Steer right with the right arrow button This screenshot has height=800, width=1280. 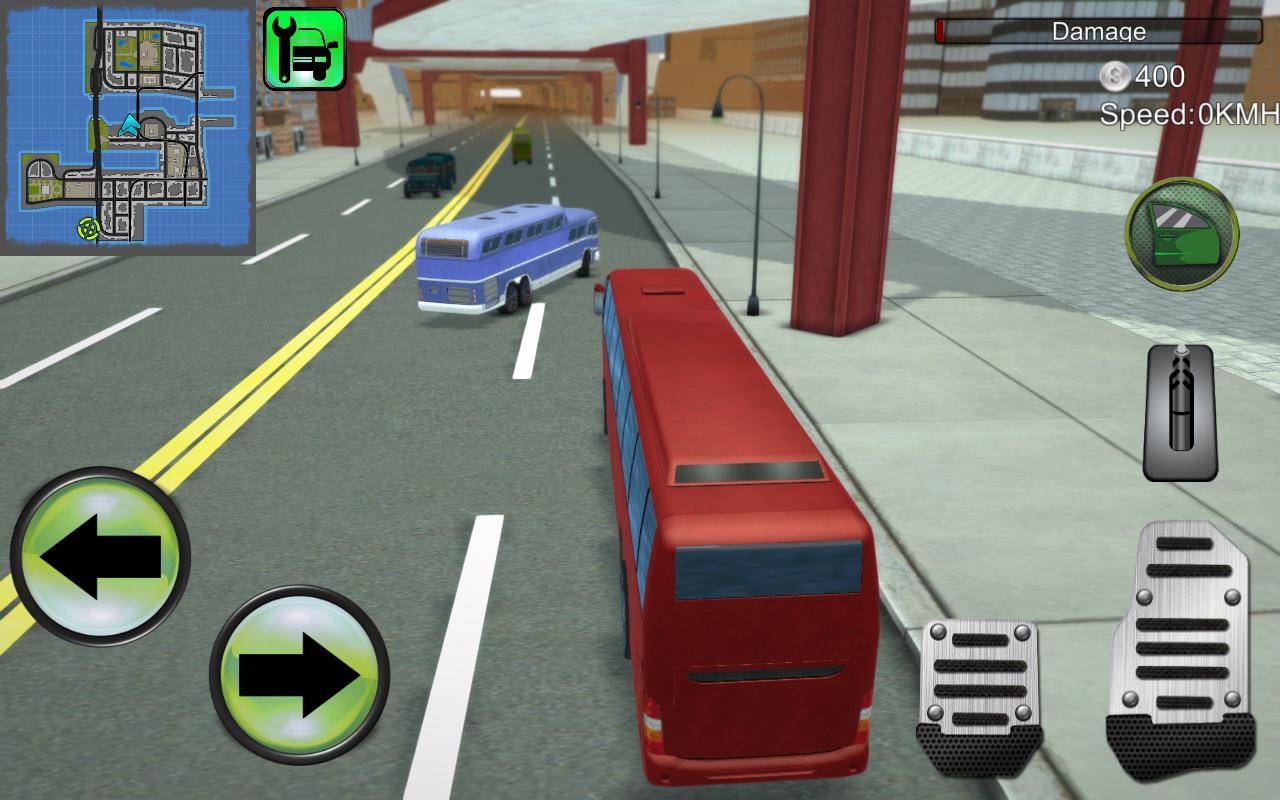click(x=298, y=673)
